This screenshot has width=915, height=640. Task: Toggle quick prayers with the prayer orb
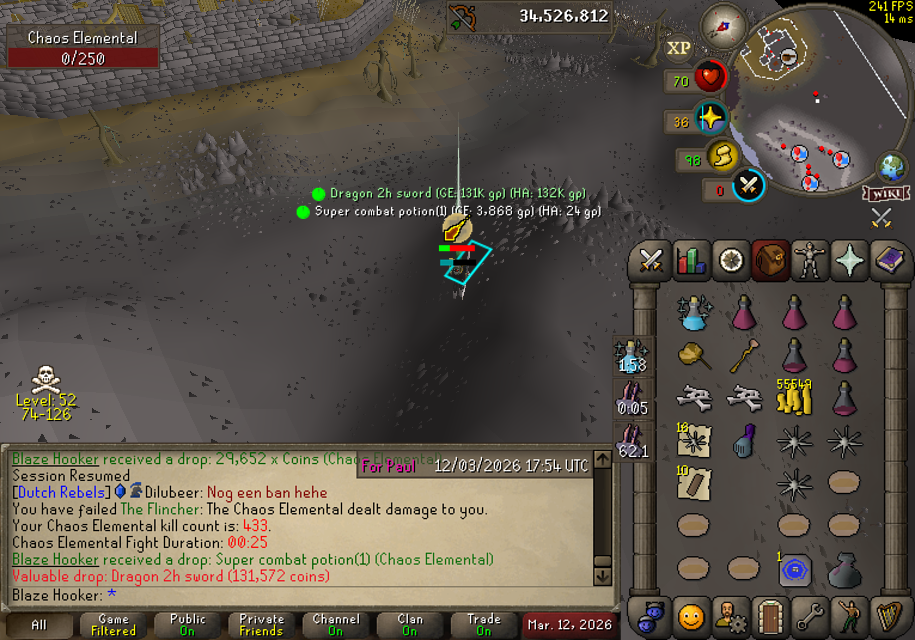pyautogui.click(x=711, y=118)
